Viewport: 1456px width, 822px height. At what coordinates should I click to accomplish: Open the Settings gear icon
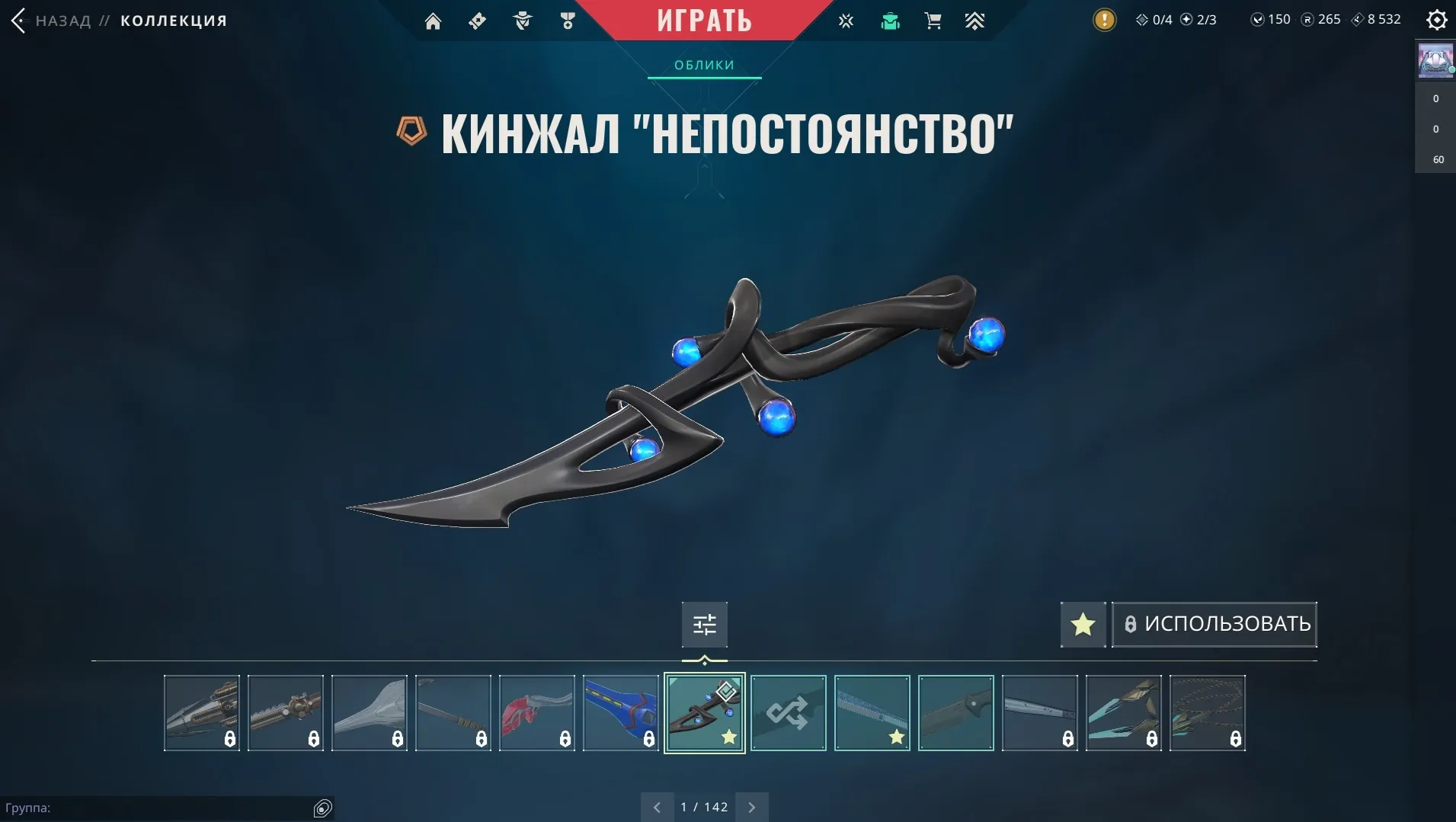click(x=1436, y=20)
